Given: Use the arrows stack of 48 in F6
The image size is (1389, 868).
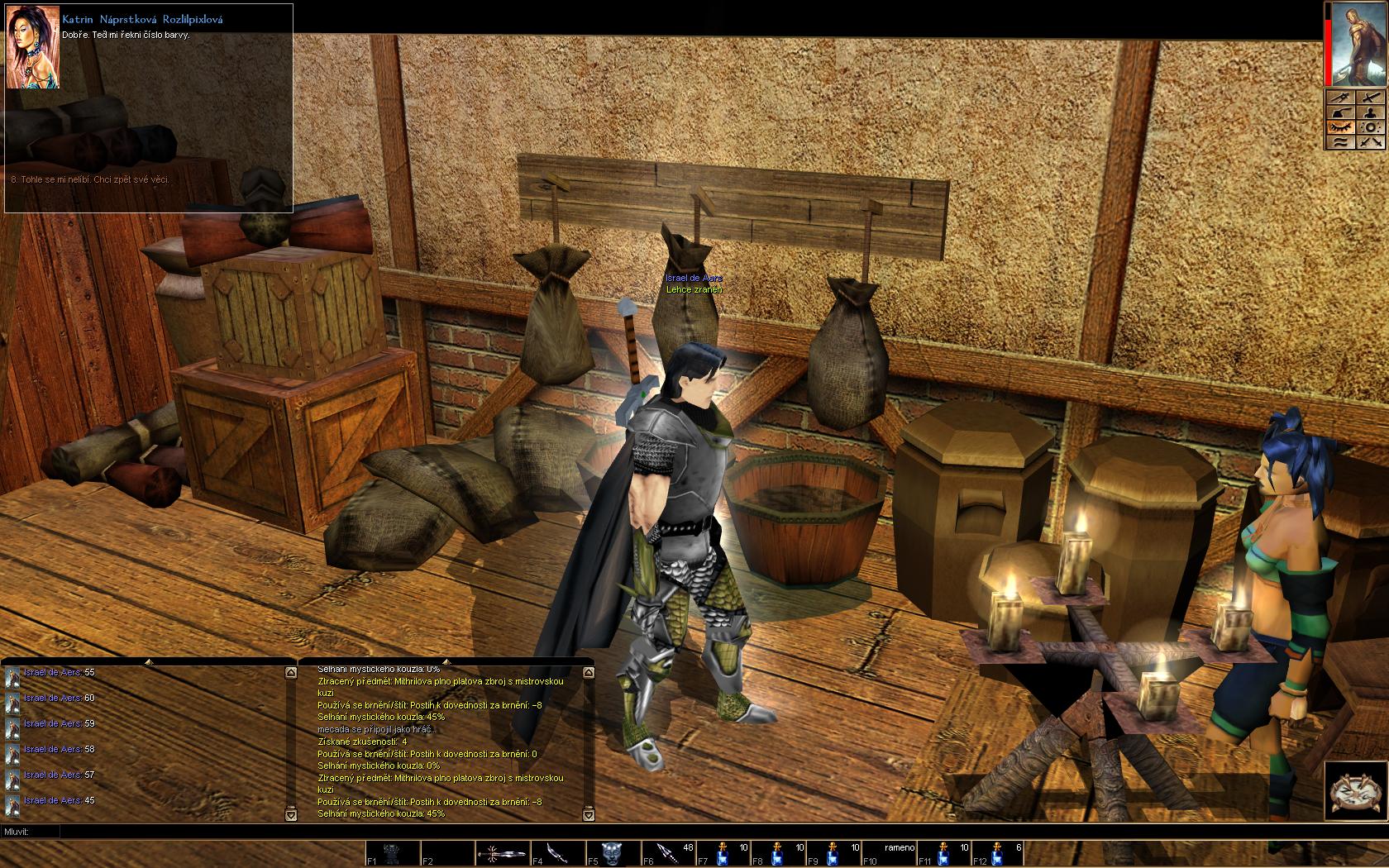Looking at the screenshot, I should click(668, 853).
